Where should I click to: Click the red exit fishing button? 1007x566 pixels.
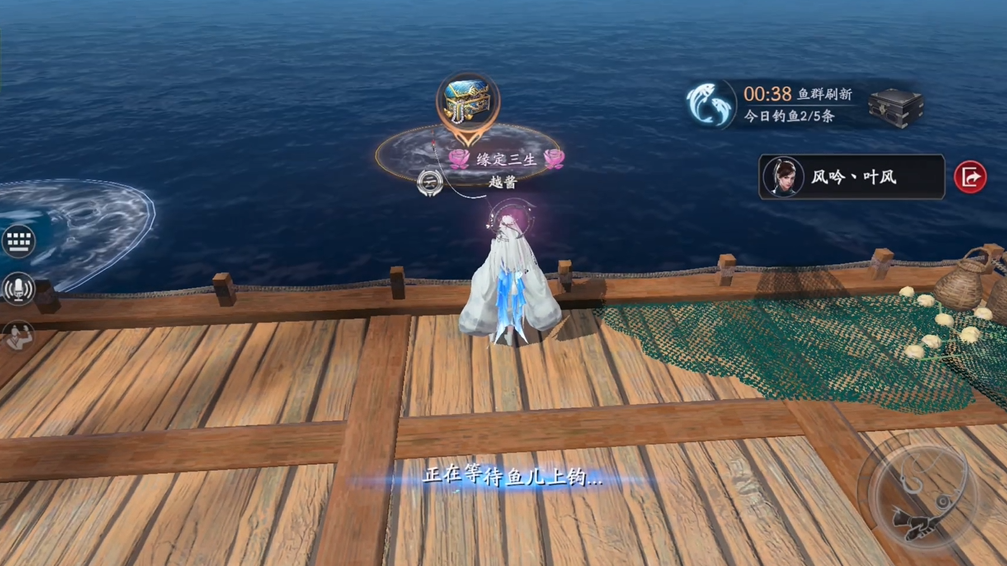970,177
